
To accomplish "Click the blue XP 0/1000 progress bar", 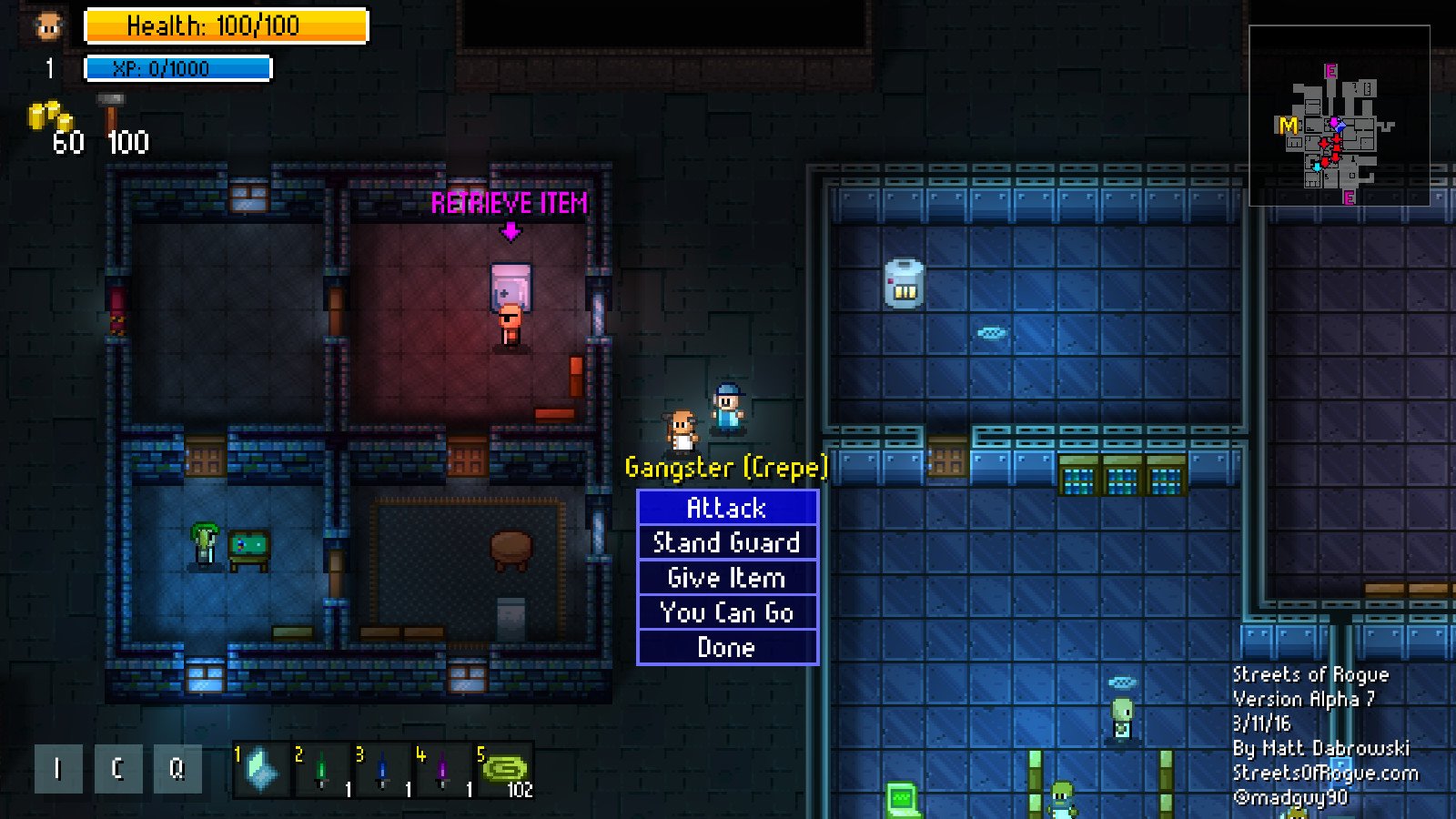I will tap(178, 66).
